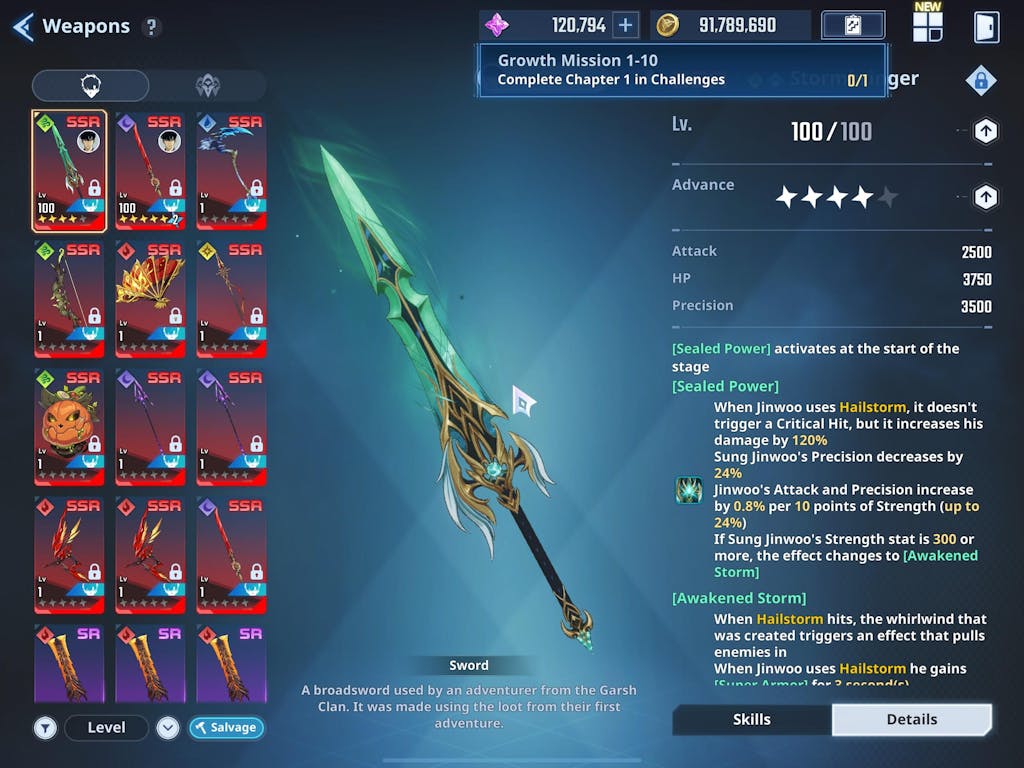The image size is (1024, 768).
Task: Exit through the door icon
Action: (986, 27)
